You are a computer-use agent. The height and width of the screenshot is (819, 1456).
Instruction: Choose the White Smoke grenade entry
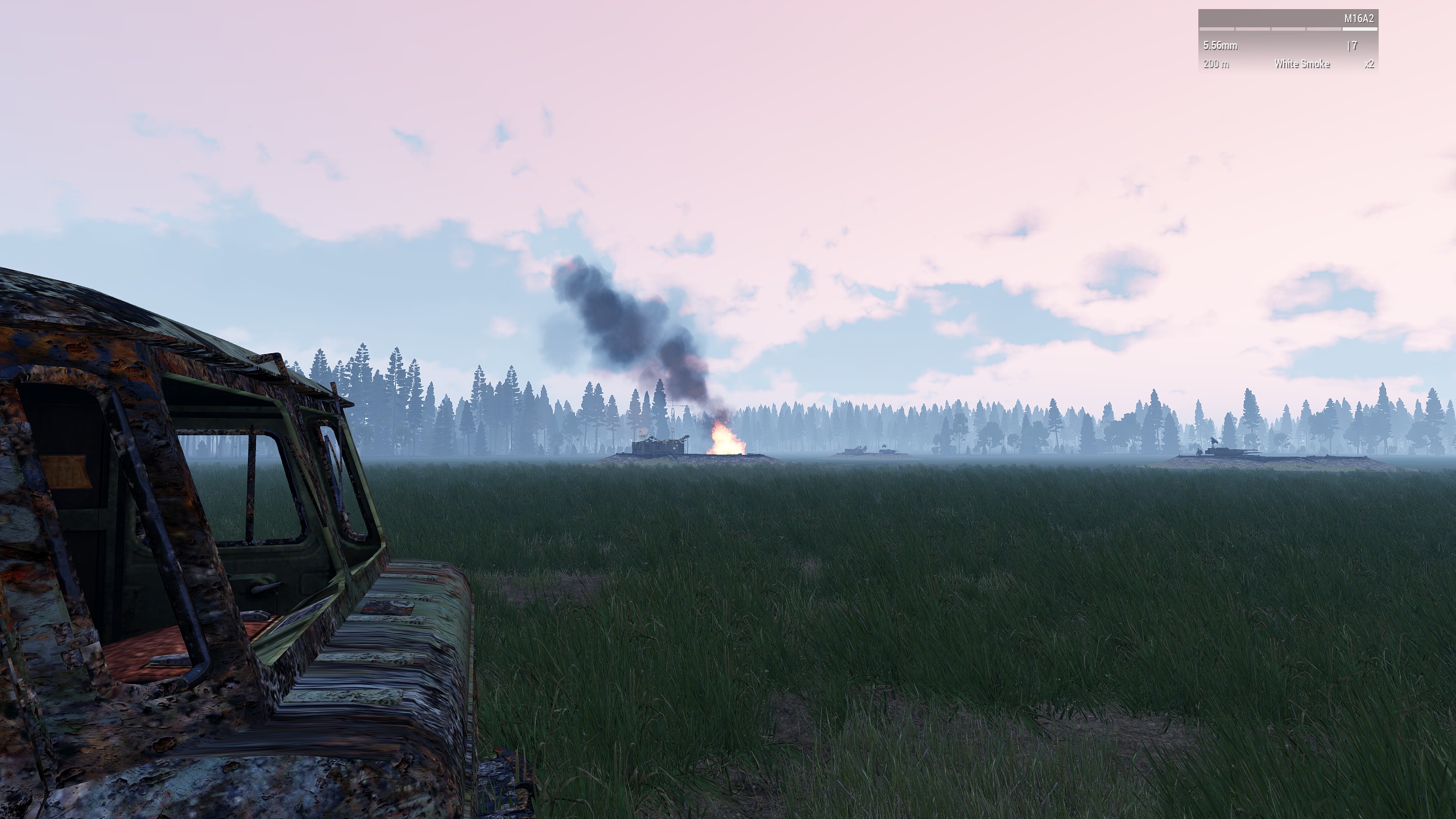click(x=1302, y=64)
